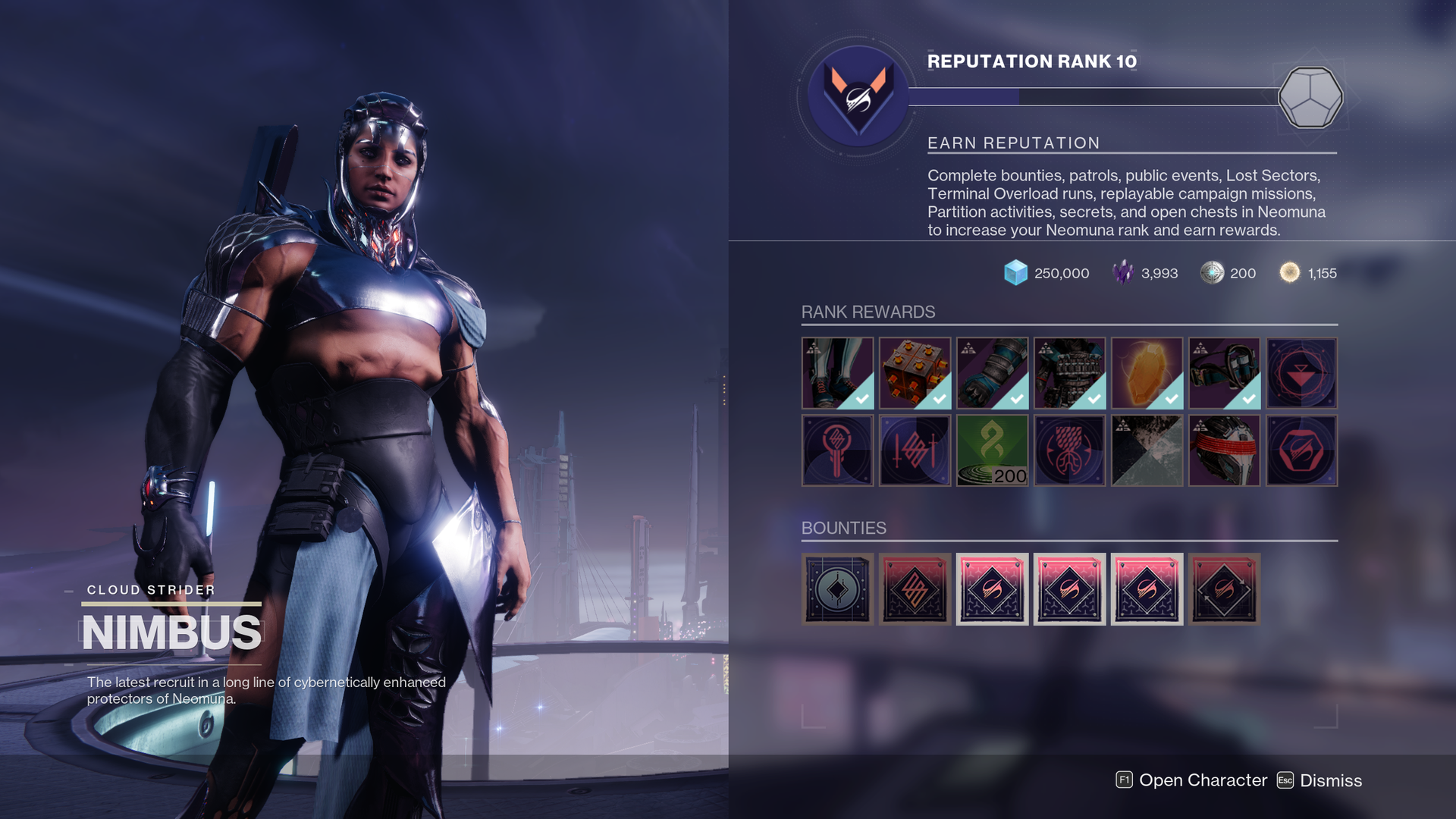This screenshot has width=1456, height=819.
Task: Click the green 200-stack consumable reward
Action: pos(993,450)
